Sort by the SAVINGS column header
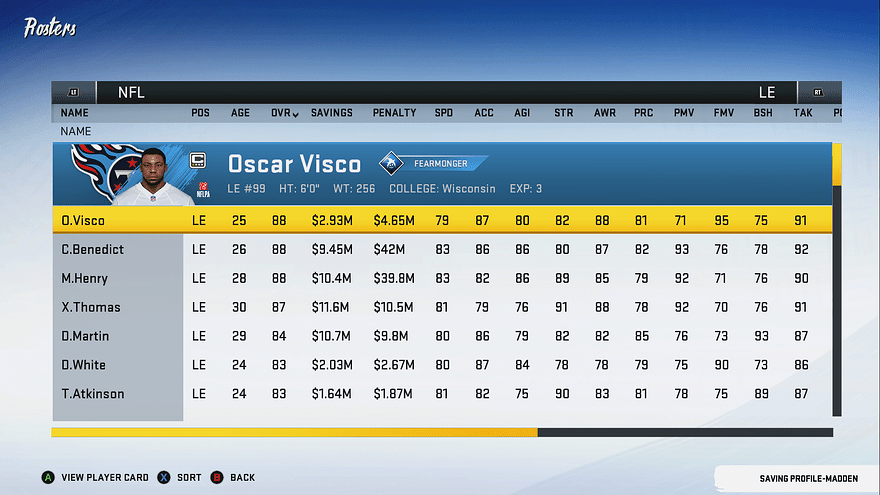Viewport: 880px width, 495px height. point(331,113)
